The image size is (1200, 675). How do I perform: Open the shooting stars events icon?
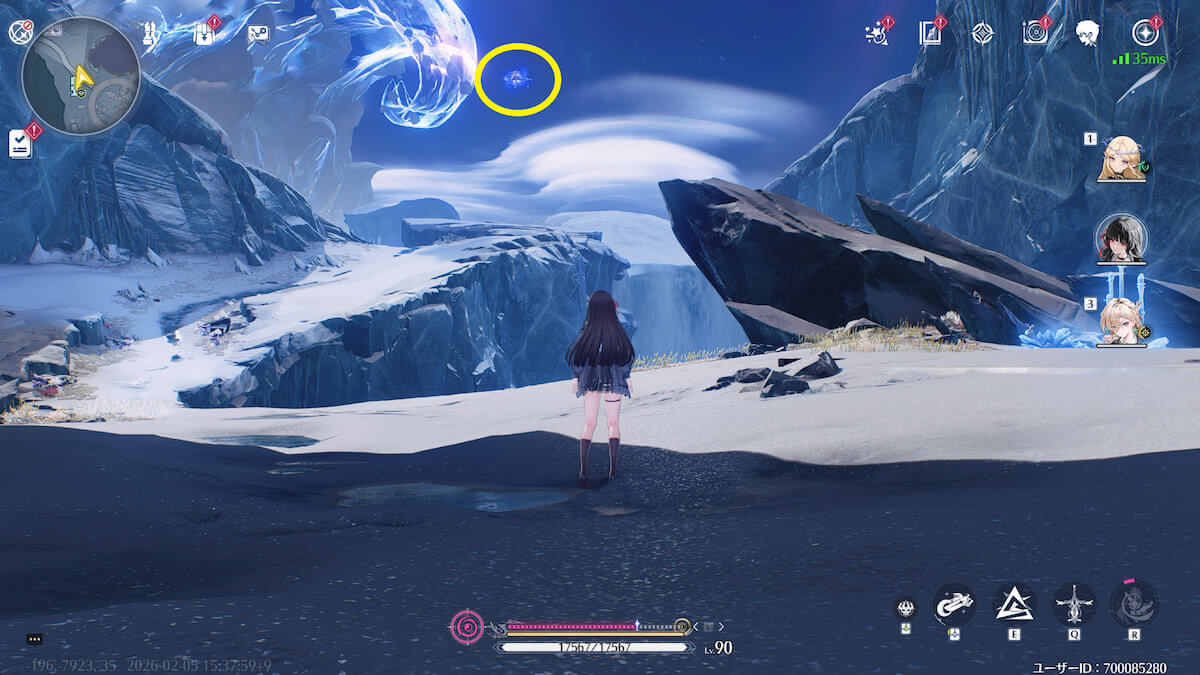coord(877,34)
